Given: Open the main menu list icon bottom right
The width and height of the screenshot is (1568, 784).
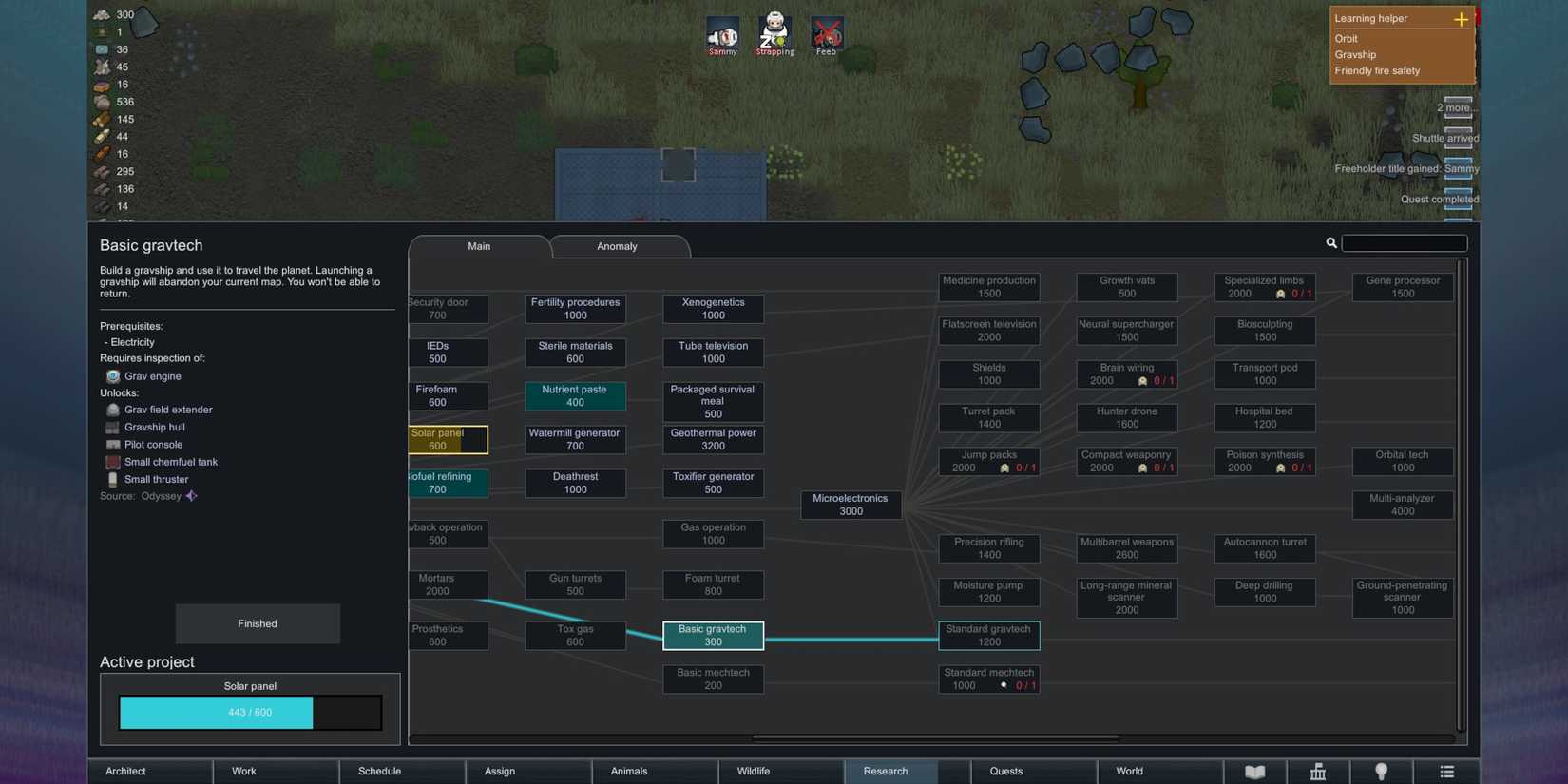Looking at the screenshot, I should click(1446, 771).
